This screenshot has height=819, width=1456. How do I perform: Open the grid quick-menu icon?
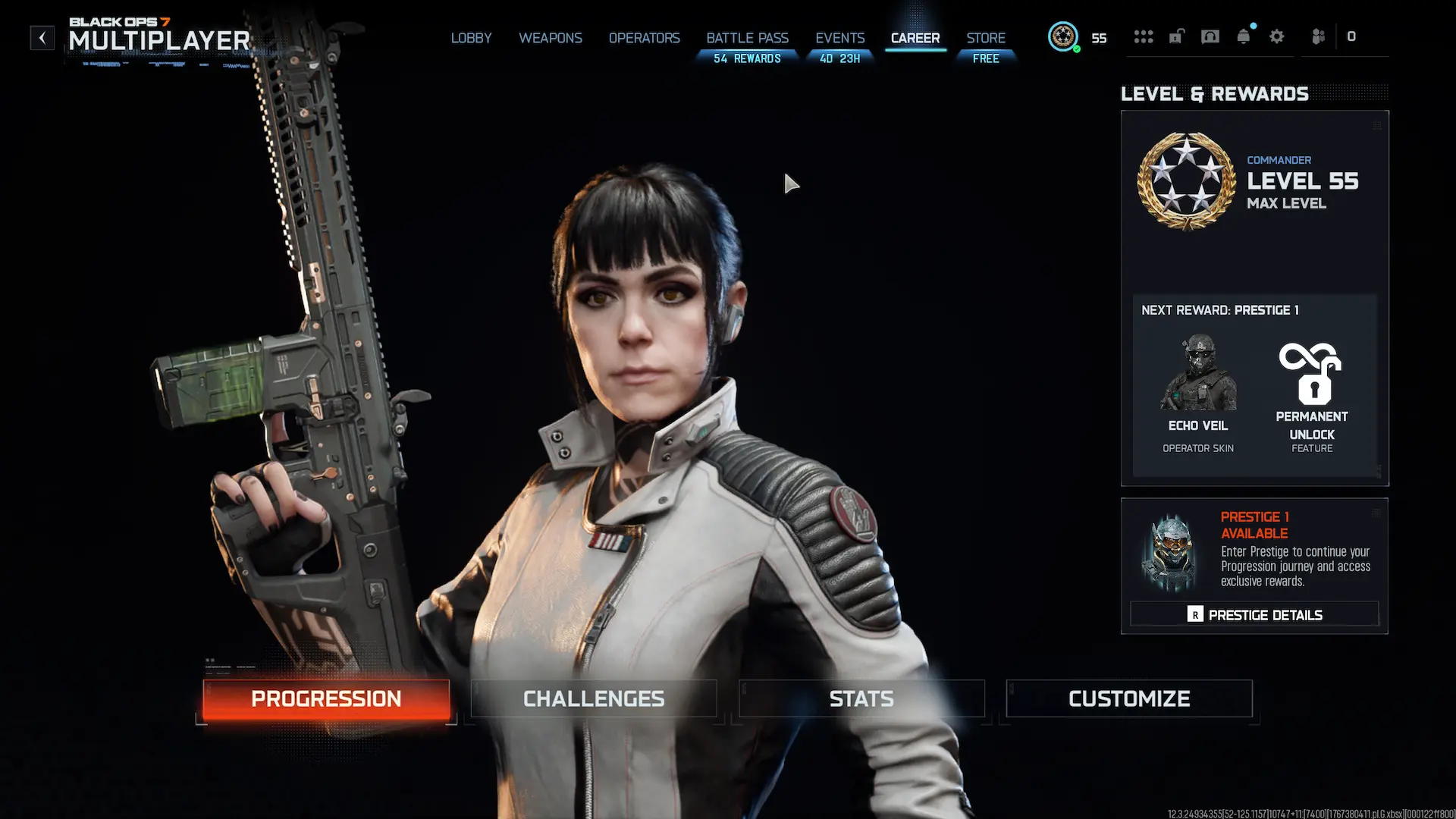click(x=1144, y=36)
